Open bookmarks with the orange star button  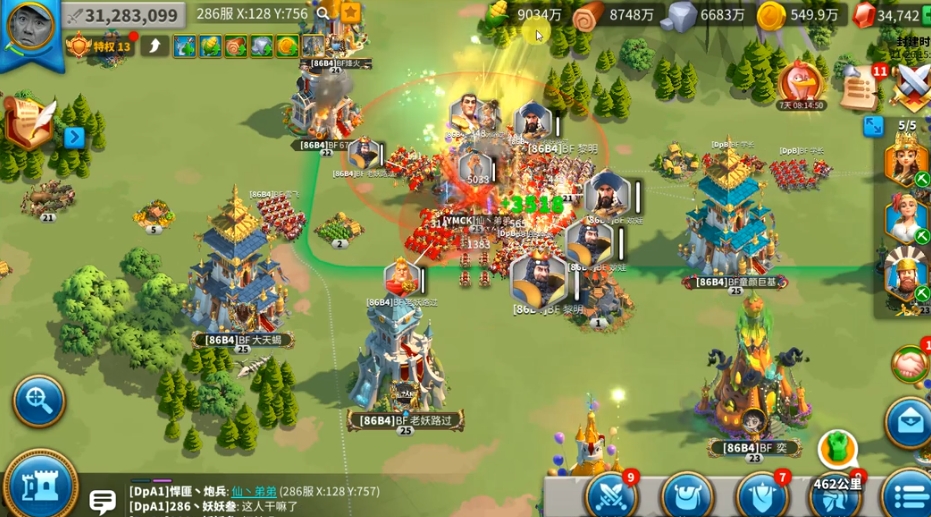(x=350, y=13)
